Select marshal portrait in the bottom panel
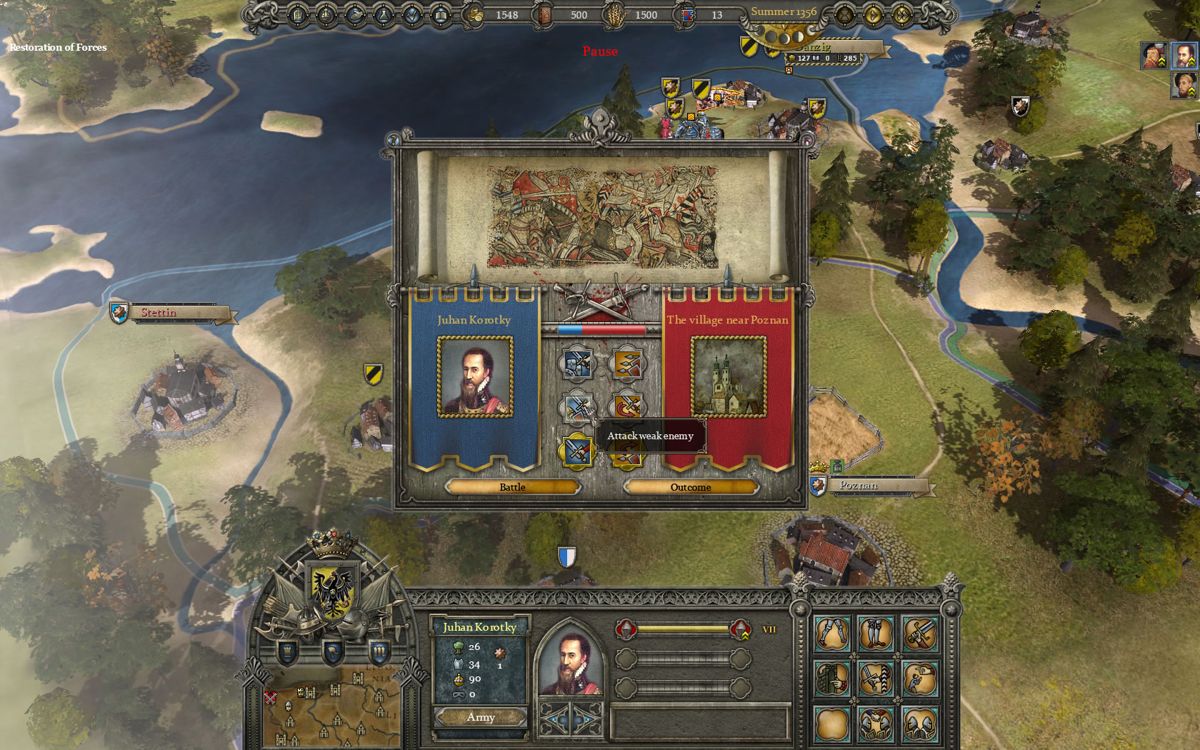This screenshot has width=1200, height=750. [571, 662]
